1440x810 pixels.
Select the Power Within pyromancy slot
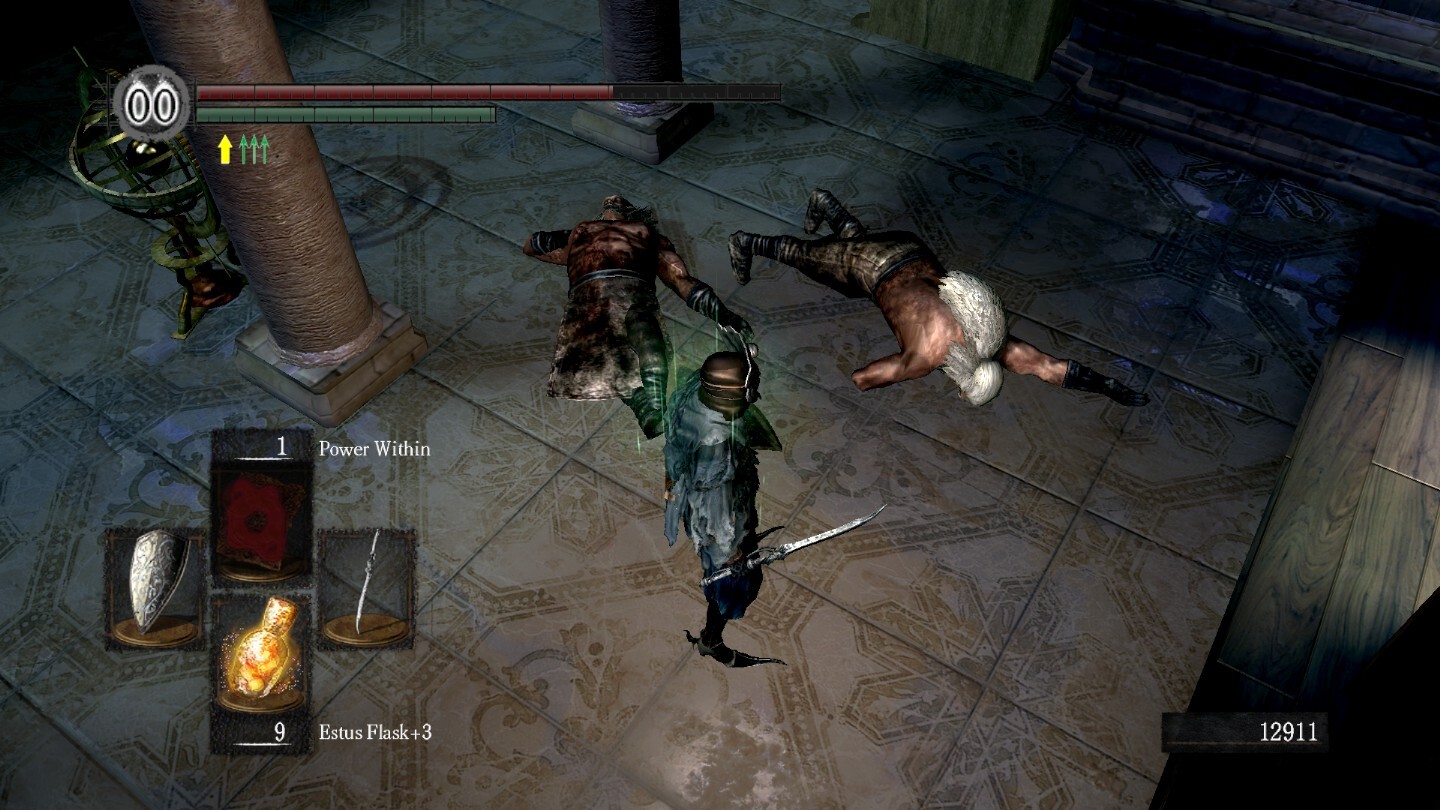tap(262, 512)
